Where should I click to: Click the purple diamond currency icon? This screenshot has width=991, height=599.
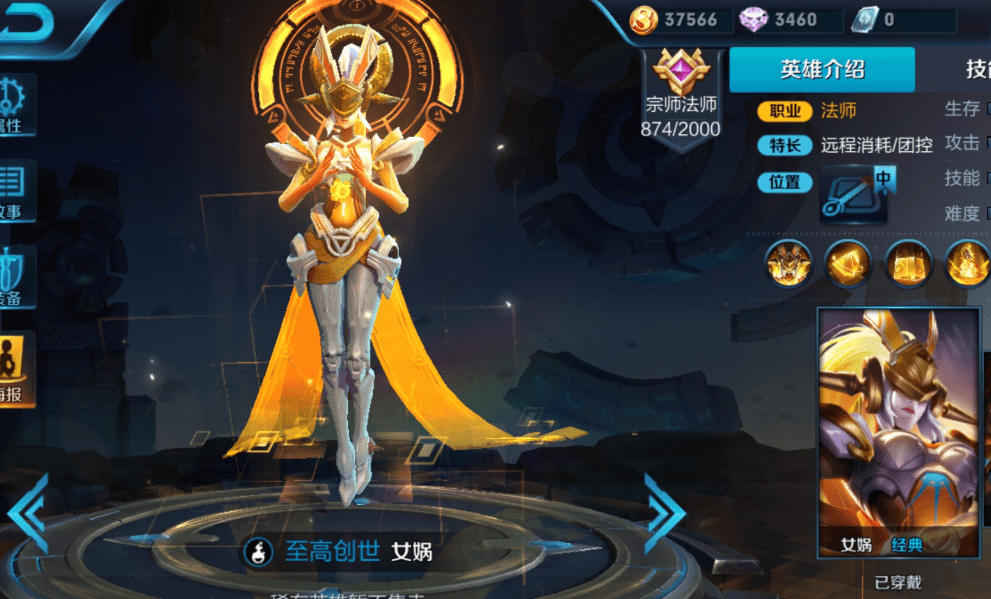(752, 19)
